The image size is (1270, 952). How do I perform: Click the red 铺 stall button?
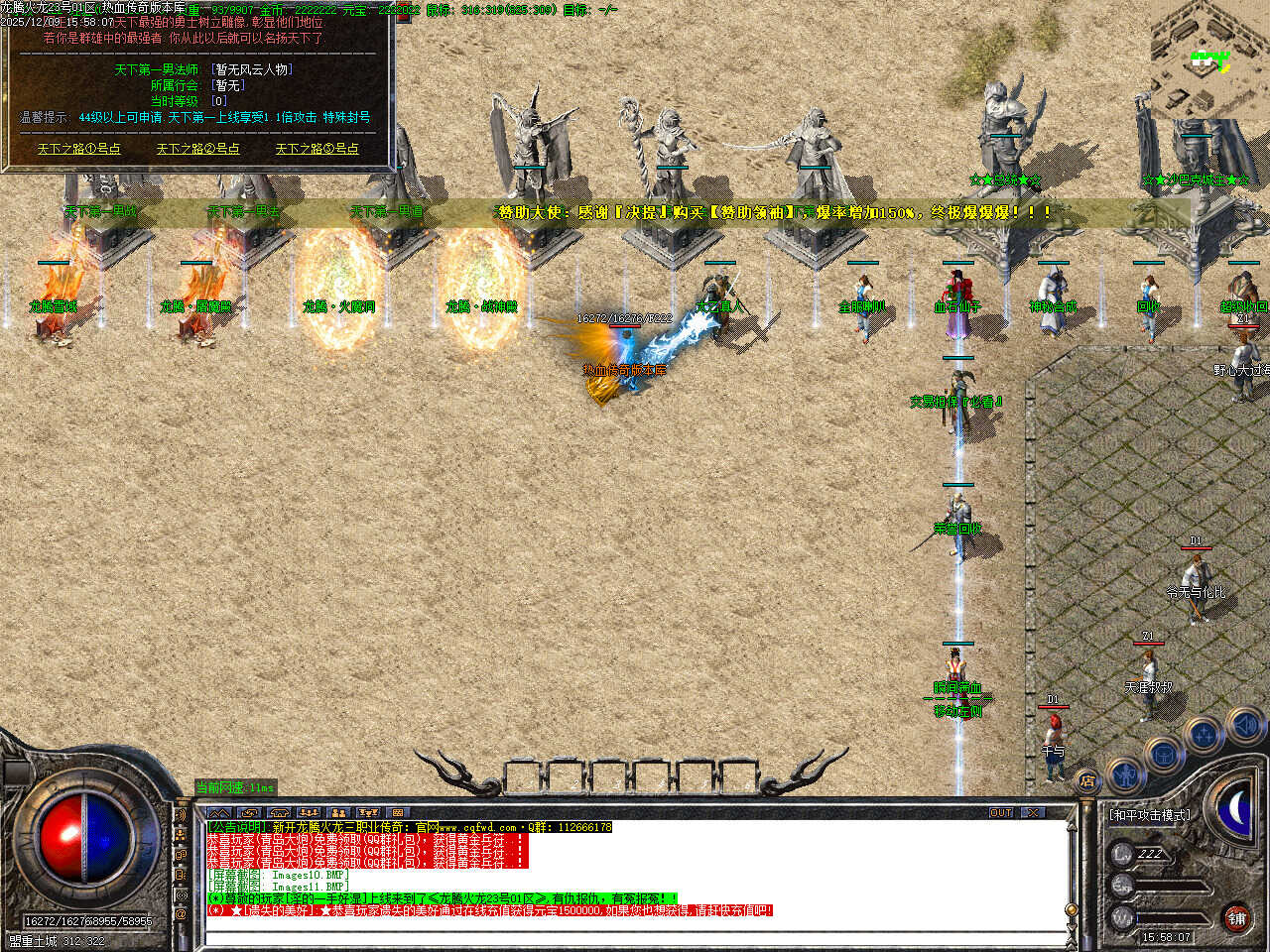point(1236,917)
